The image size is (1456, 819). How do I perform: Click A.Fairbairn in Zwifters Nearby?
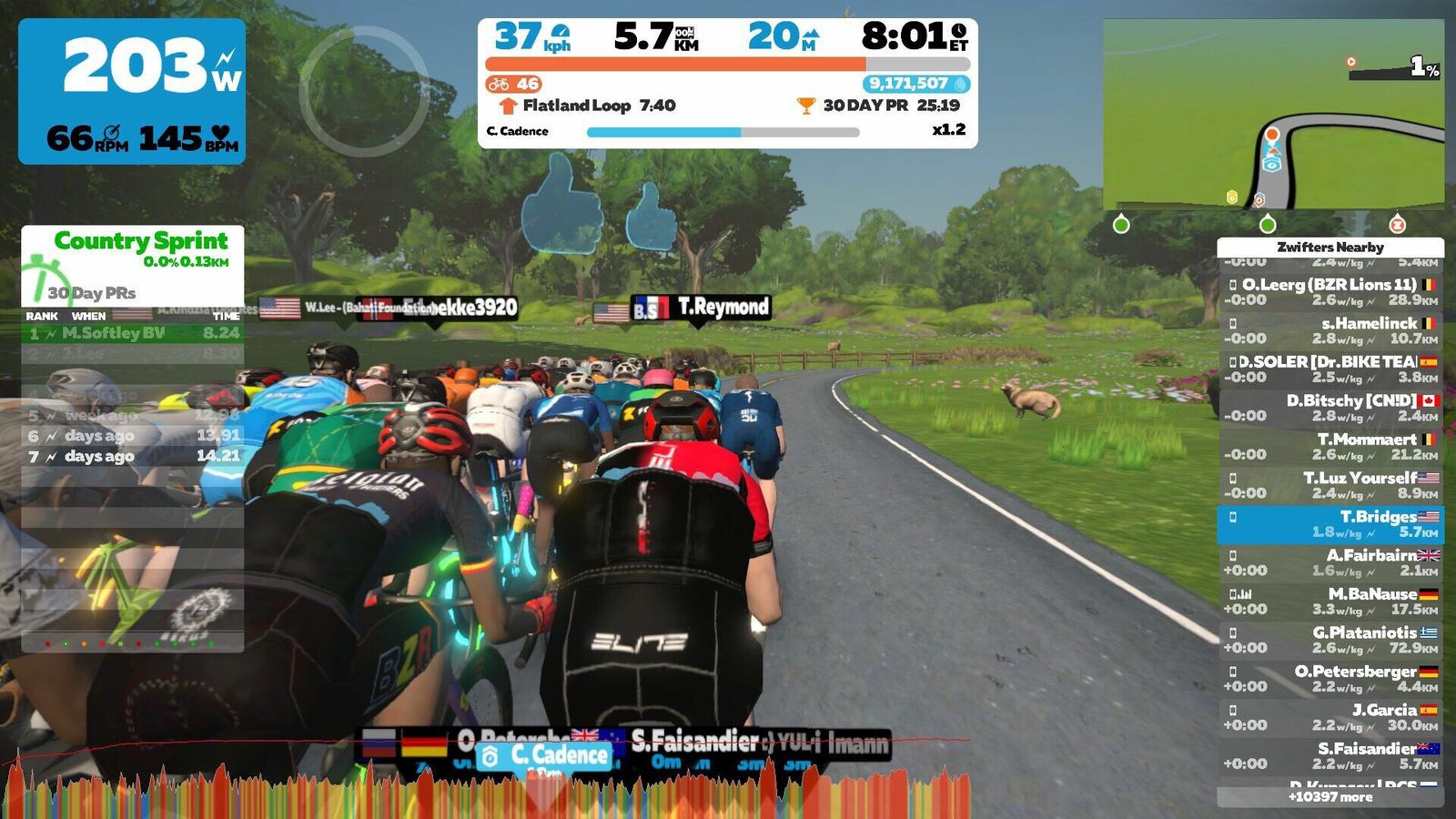[x=1330, y=562]
